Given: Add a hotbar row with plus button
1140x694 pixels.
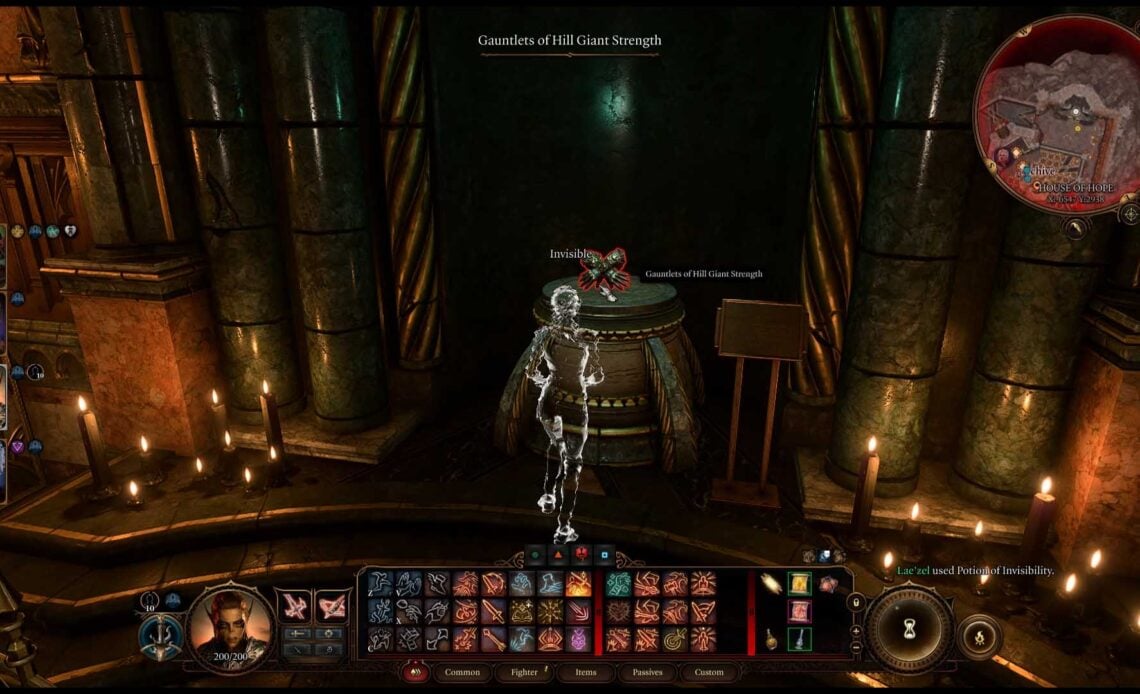Looking at the screenshot, I should pyautogui.click(x=856, y=631).
